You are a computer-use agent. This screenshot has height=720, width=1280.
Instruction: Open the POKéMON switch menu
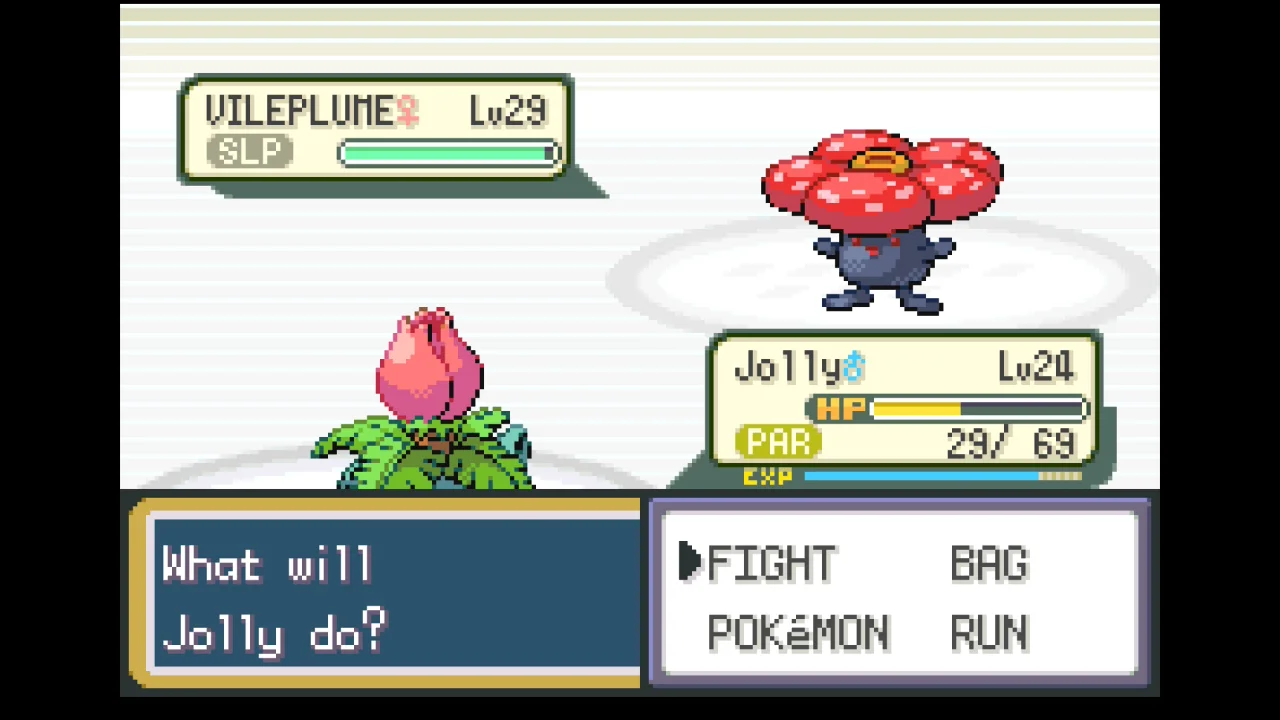coord(797,633)
